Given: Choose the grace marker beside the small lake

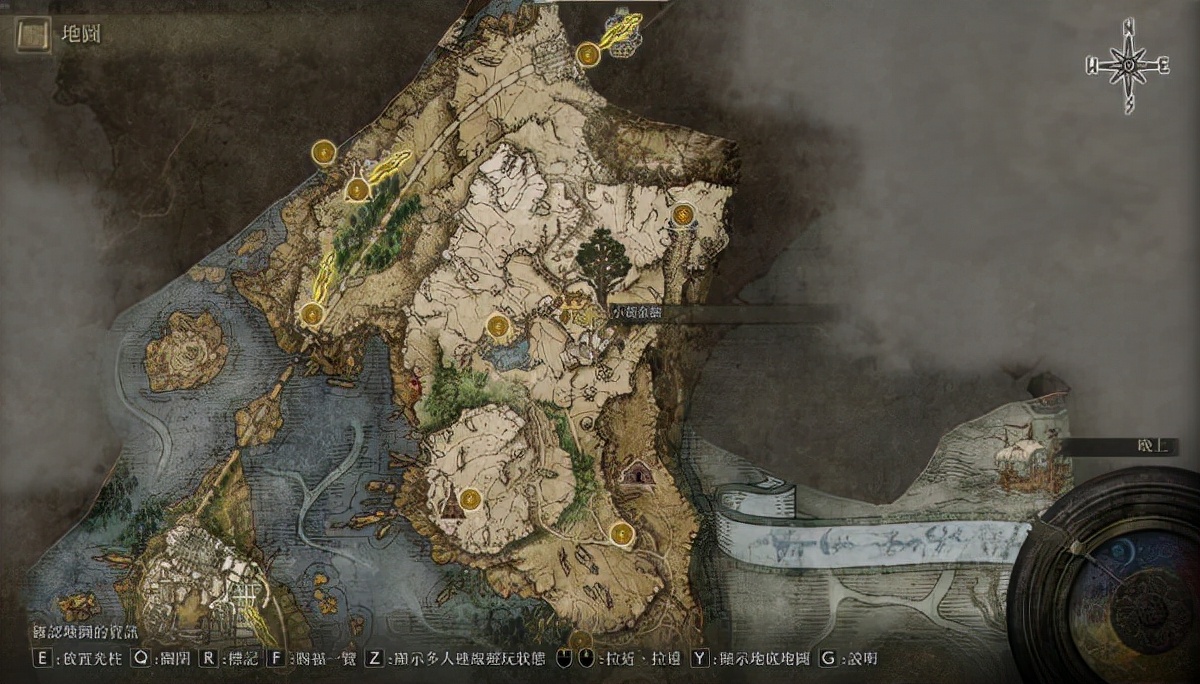Looking at the screenshot, I should 497,325.
